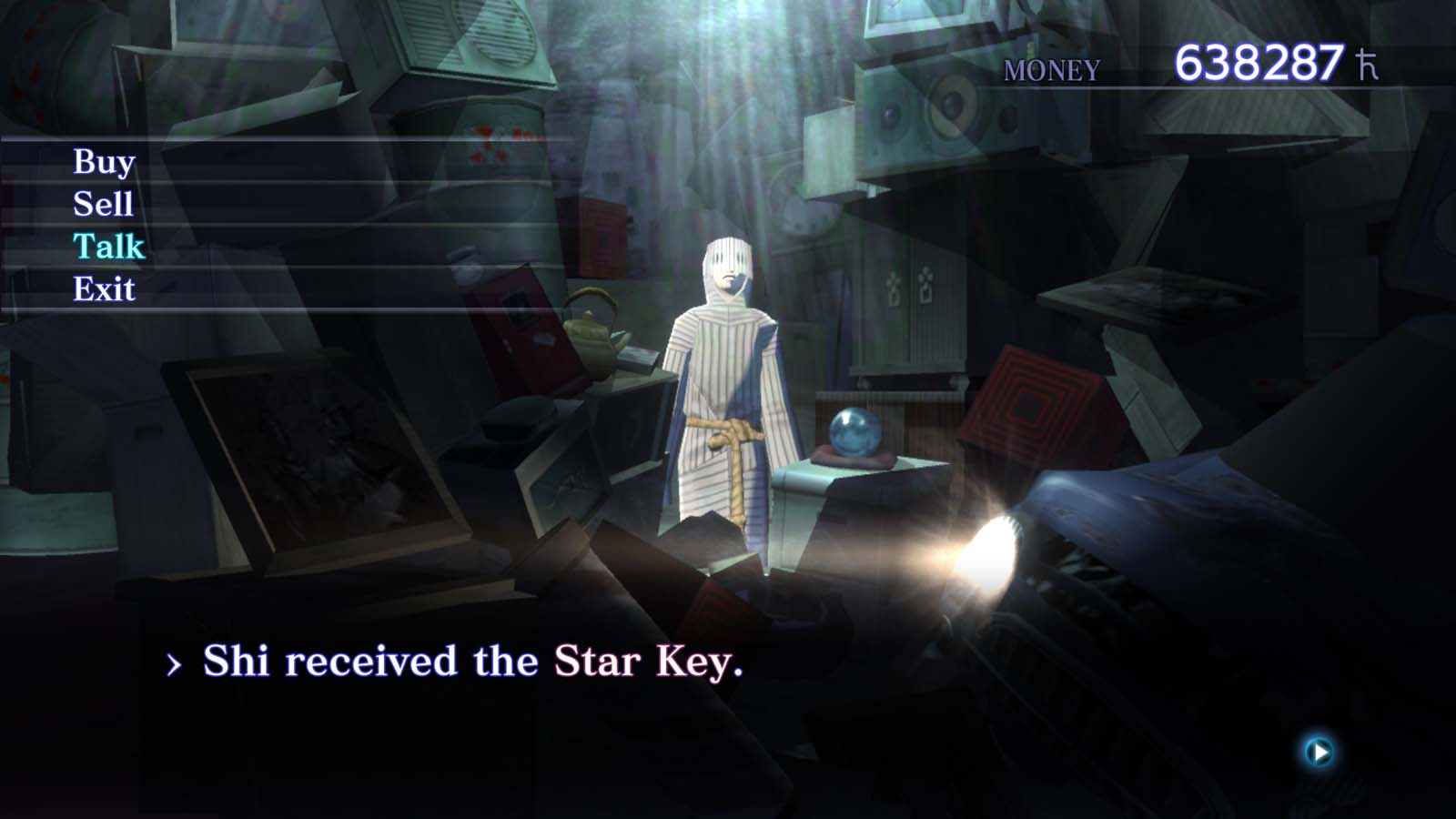Select the Sell option
This screenshot has width=1456, height=819.
pyautogui.click(x=103, y=204)
